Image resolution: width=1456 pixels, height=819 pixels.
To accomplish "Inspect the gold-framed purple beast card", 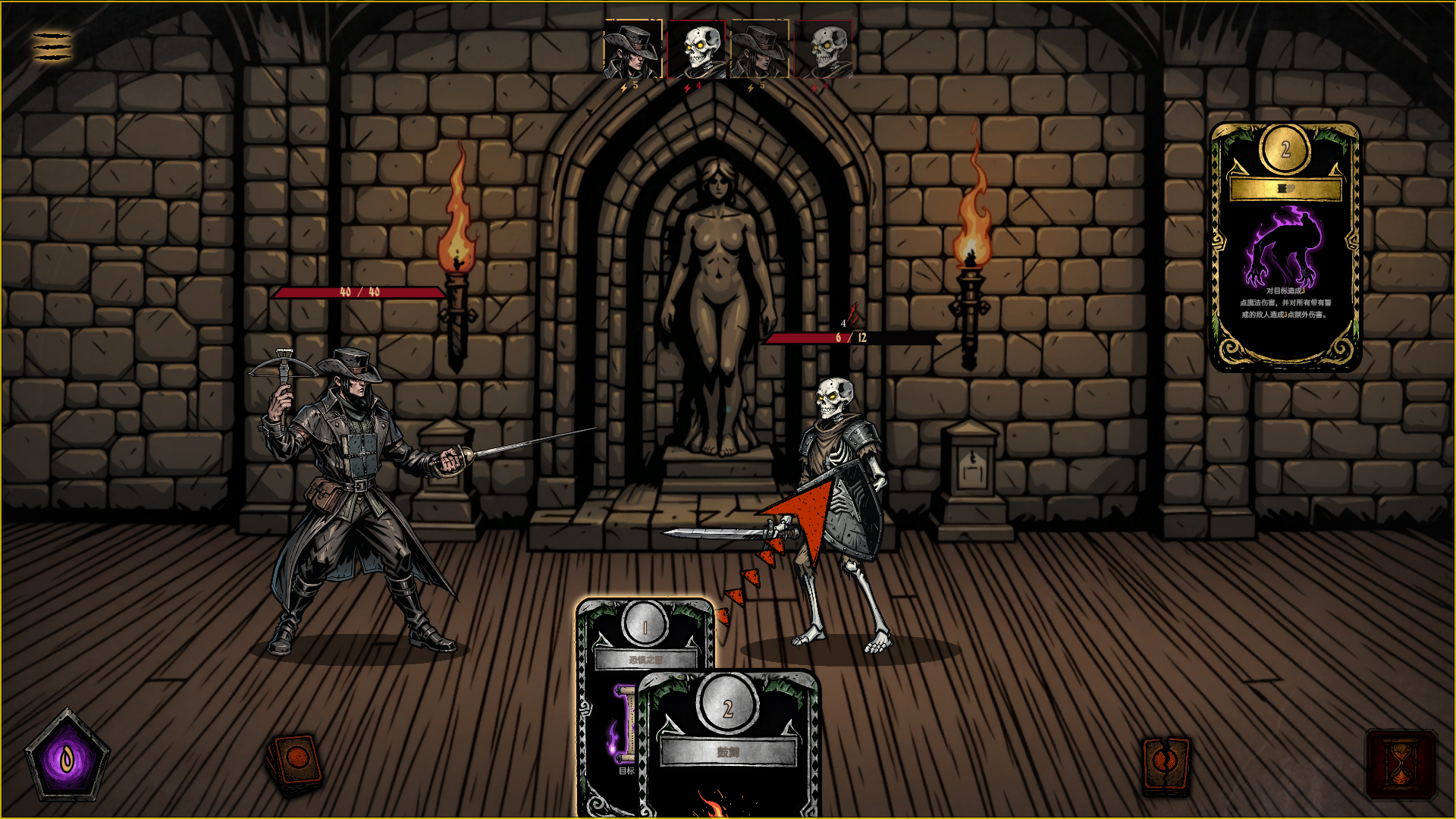I will (x=1285, y=246).
